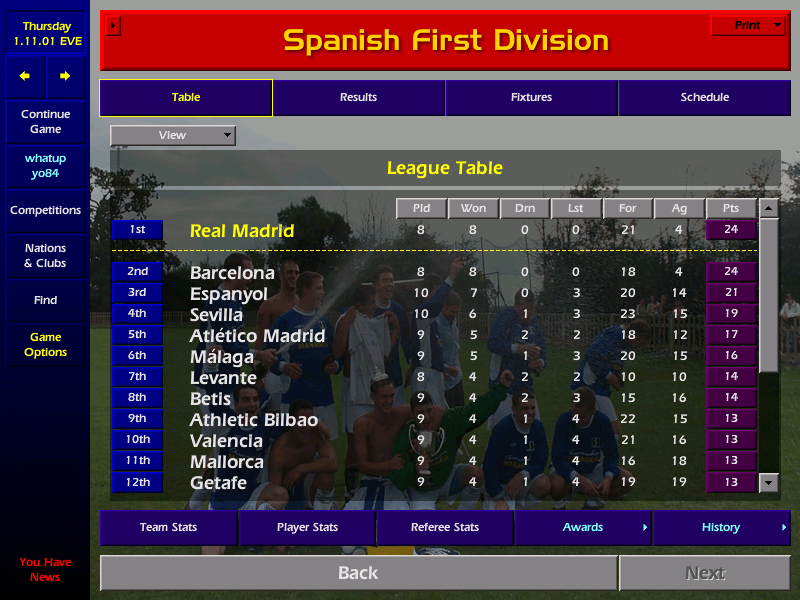The height and width of the screenshot is (600, 800).
Task: Show Referee Stats
Action: click(445, 527)
